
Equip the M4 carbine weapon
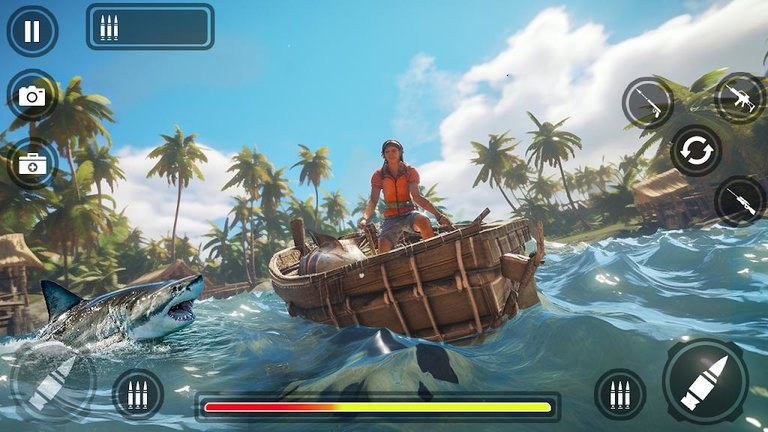740,97
